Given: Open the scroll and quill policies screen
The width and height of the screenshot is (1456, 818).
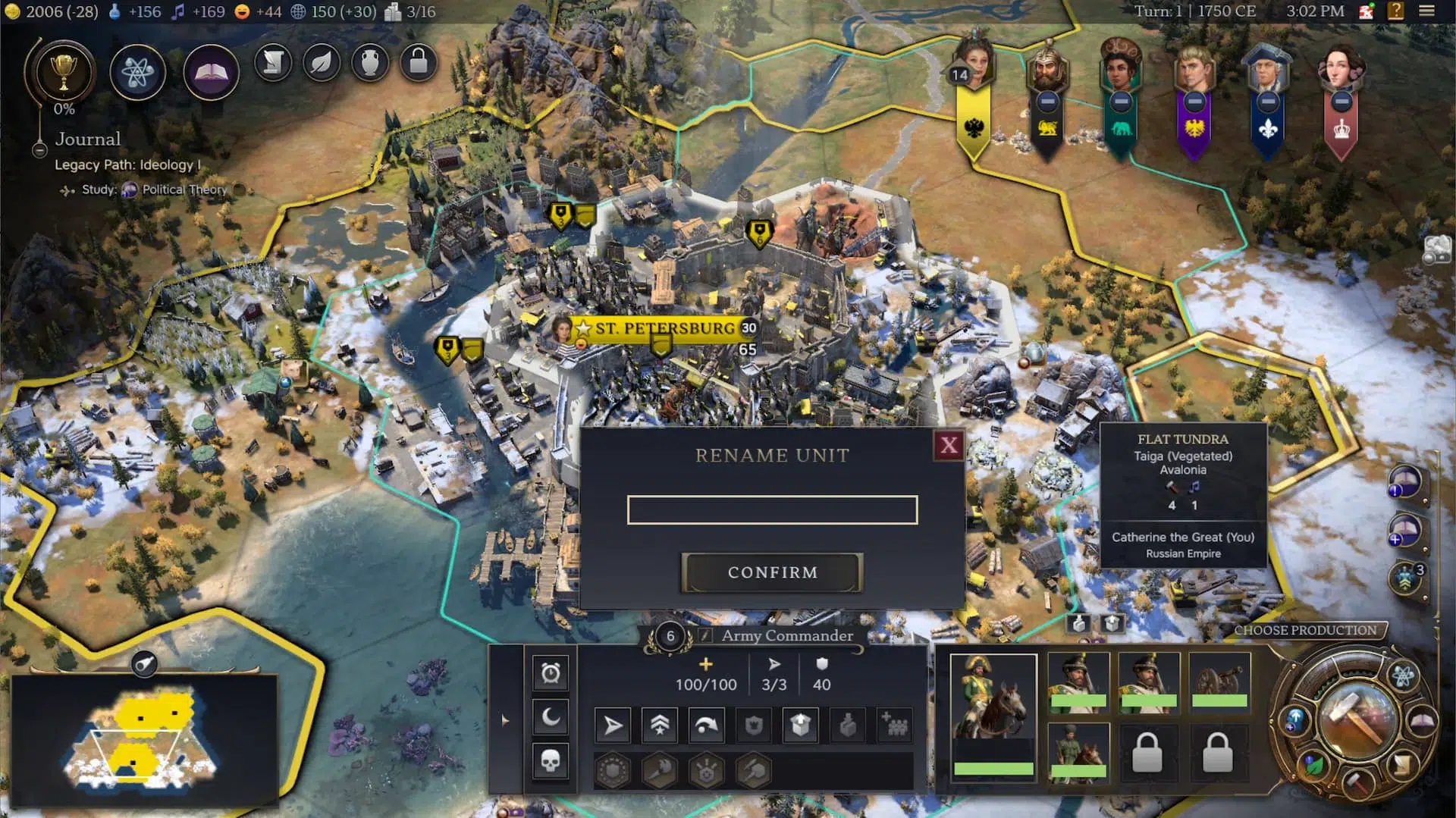Looking at the screenshot, I should point(273,63).
